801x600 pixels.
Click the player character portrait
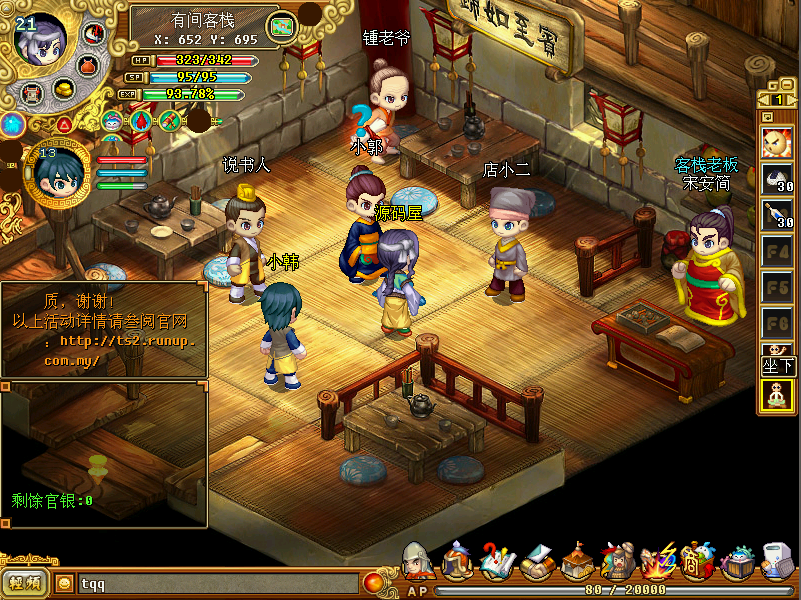[x=40, y=40]
